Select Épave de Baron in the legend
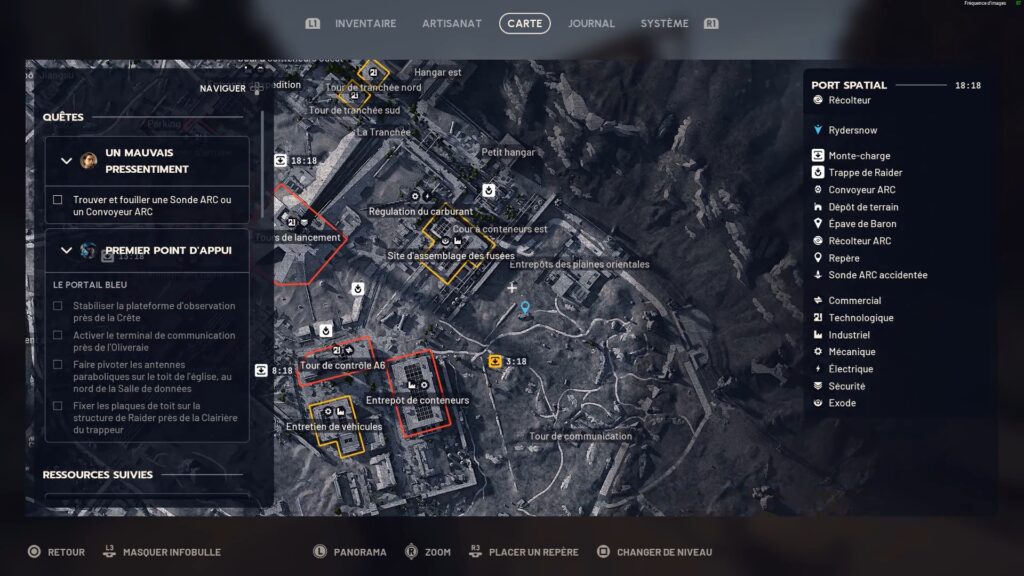The width and height of the screenshot is (1024, 576). pos(862,224)
